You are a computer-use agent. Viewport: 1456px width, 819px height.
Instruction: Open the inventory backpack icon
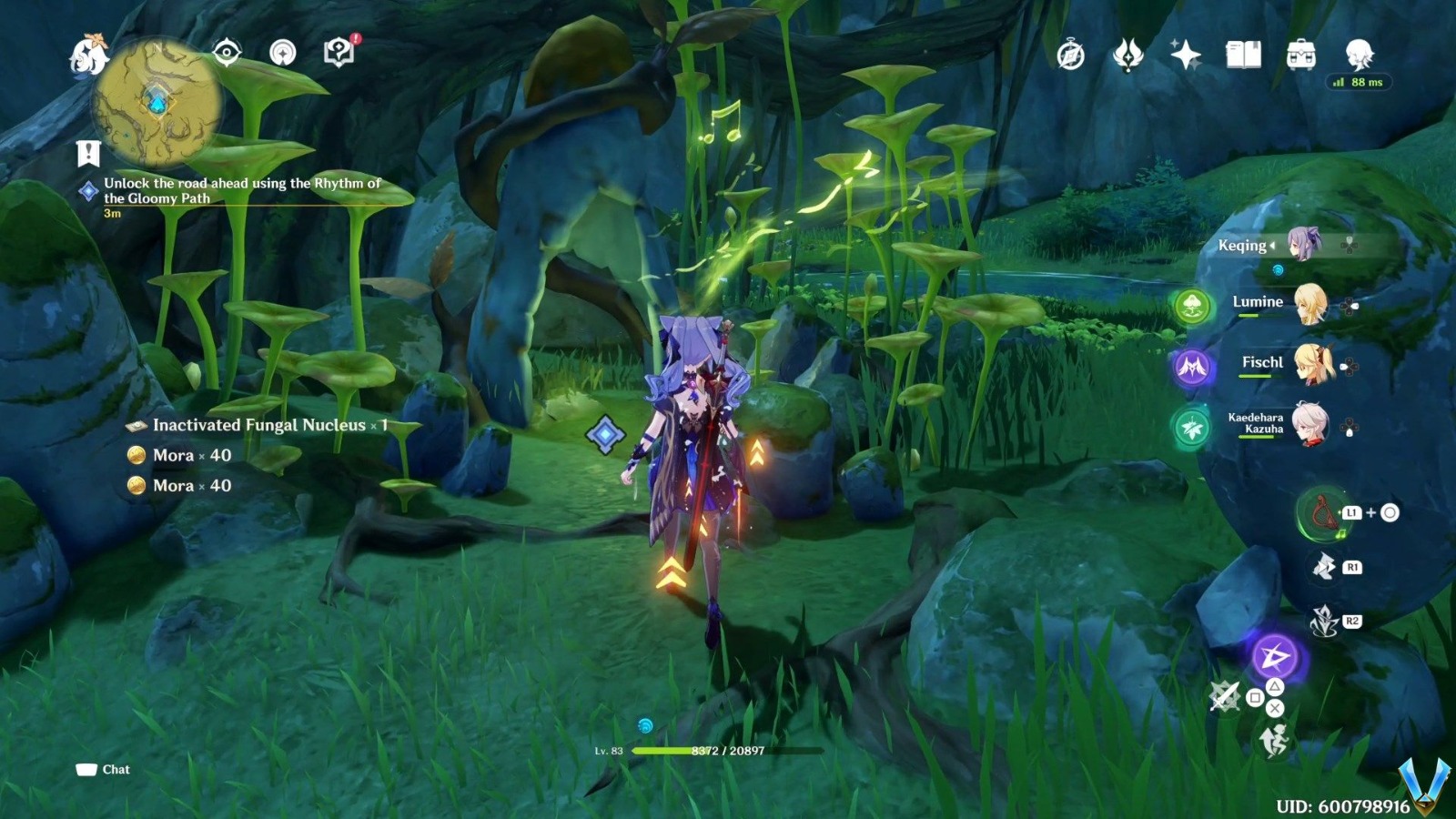point(1303,55)
